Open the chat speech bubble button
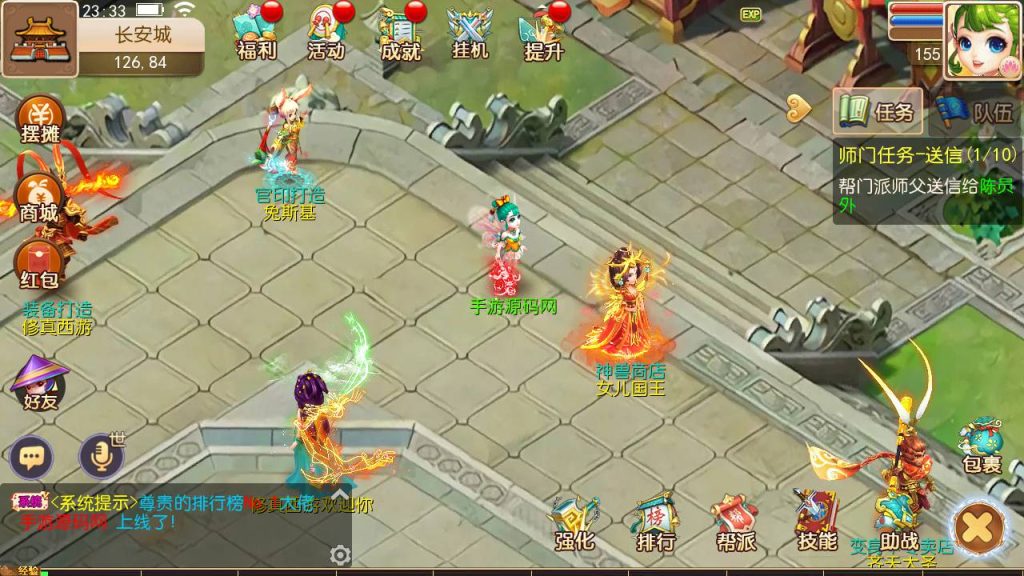 [x=33, y=457]
